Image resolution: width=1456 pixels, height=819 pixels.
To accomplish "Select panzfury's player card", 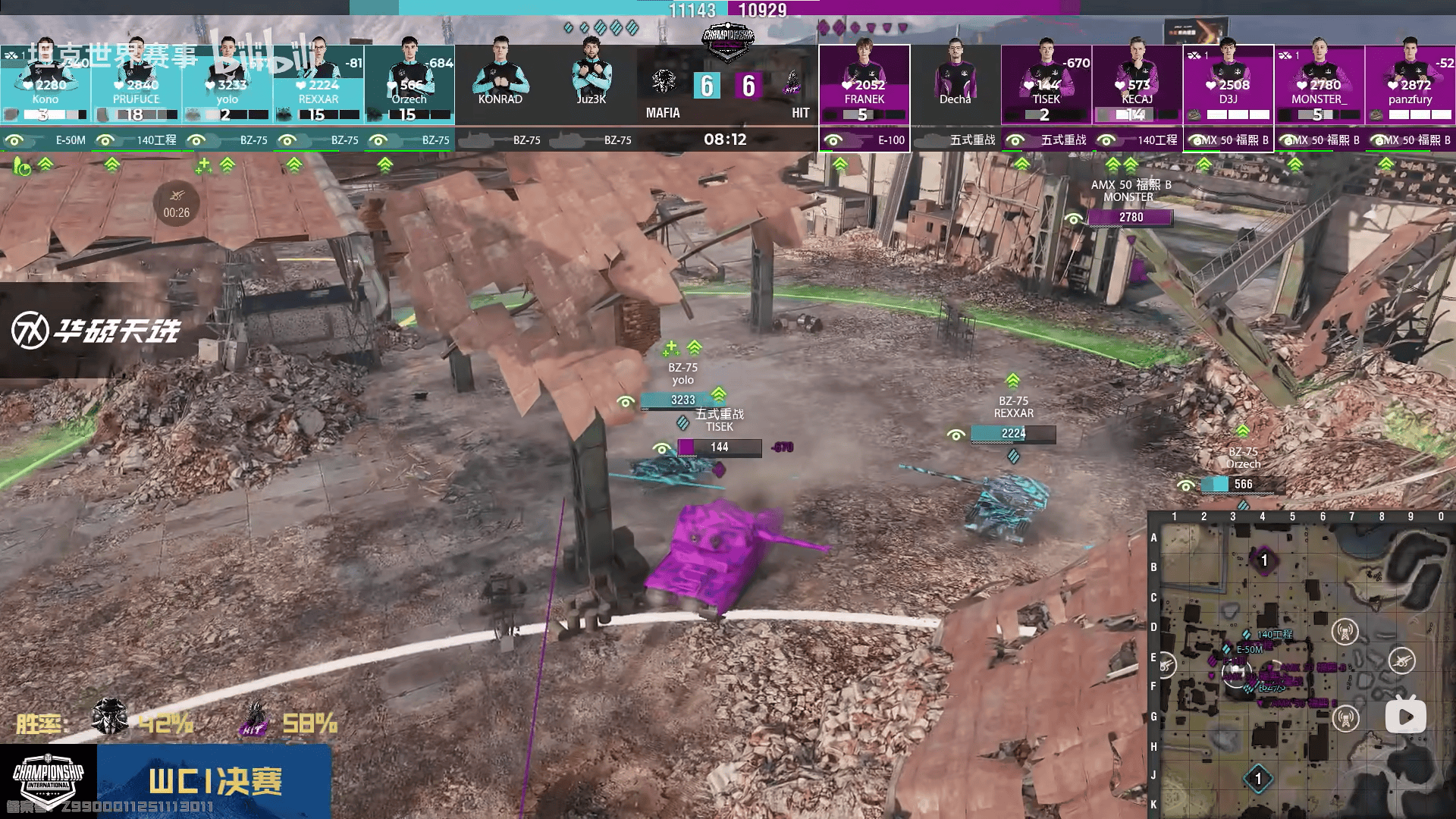I will [x=1410, y=83].
